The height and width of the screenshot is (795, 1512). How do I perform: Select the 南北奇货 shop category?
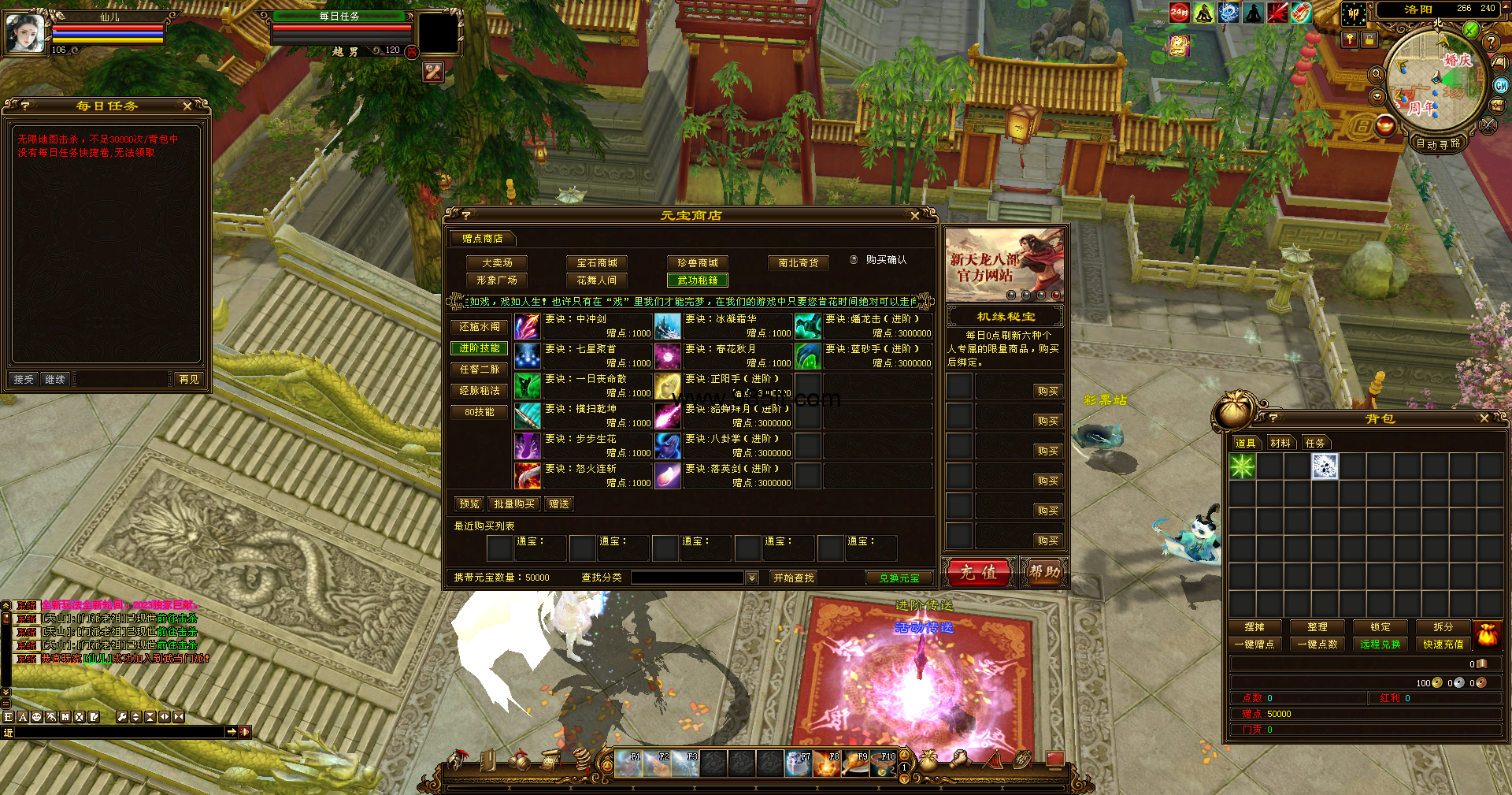tap(798, 262)
